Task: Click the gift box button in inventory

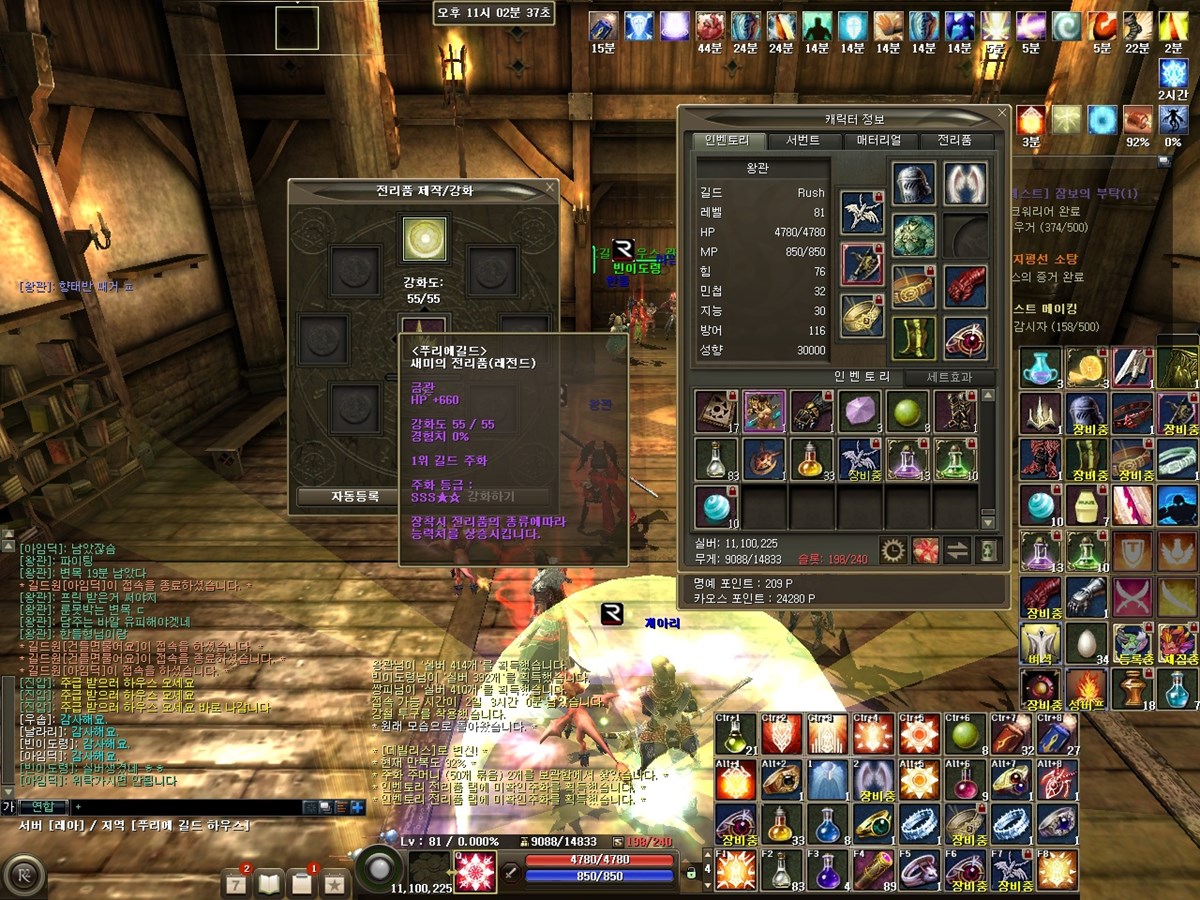Action: [x=926, y=549]
